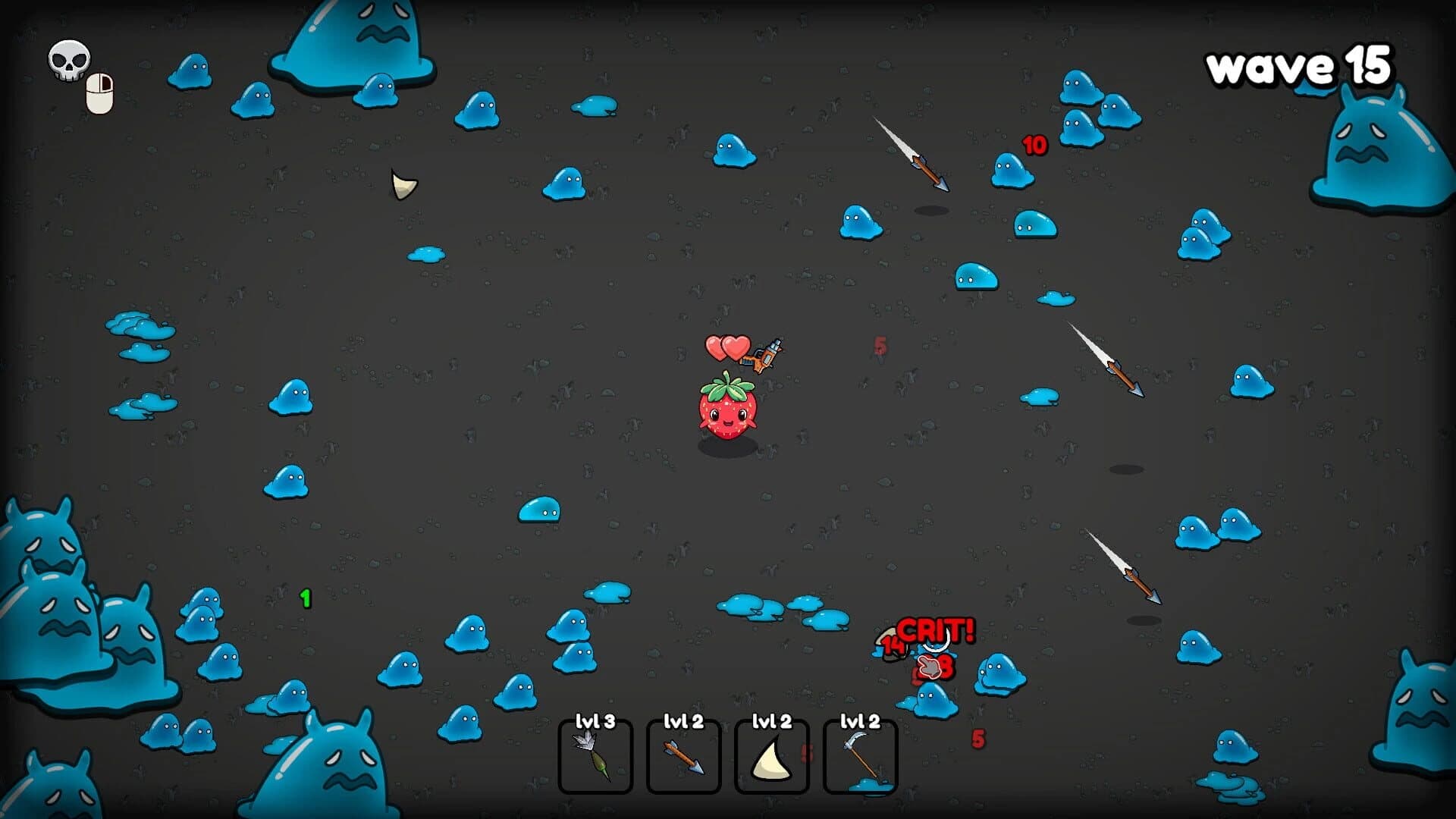Viewport: 1456px width, 819px height.
Task: Click the CRIT! text near the bottom slime
Action: (x=935, y=630)
